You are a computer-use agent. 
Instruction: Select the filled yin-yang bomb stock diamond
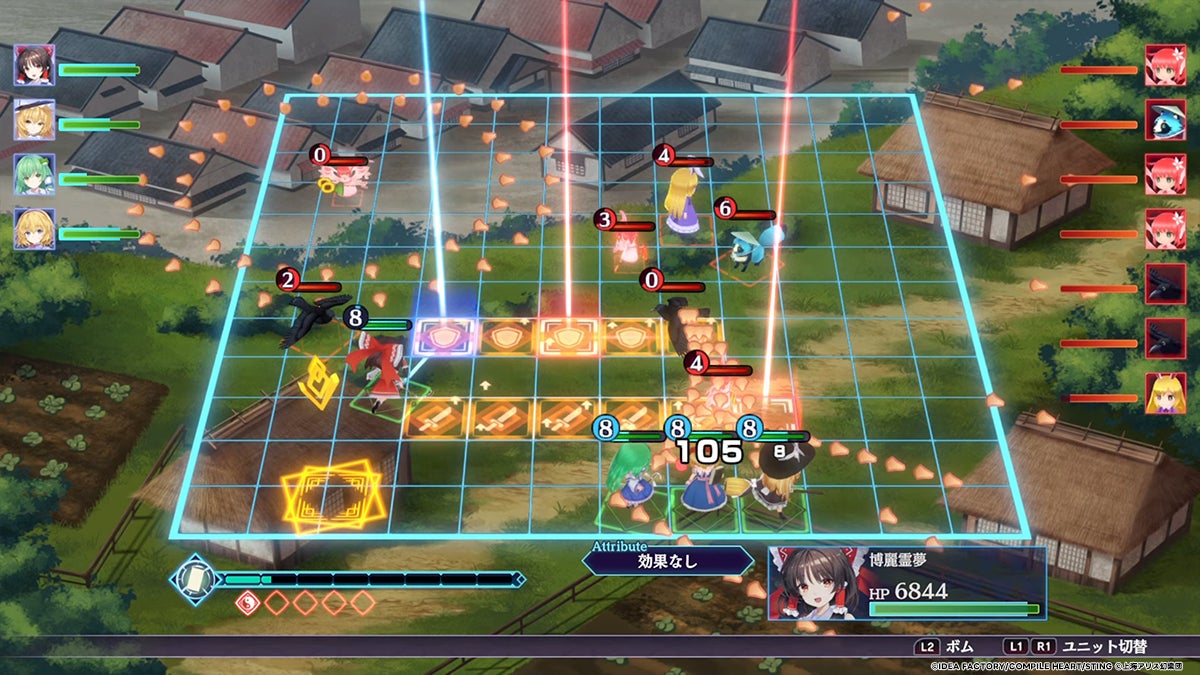tap(246, 603)
